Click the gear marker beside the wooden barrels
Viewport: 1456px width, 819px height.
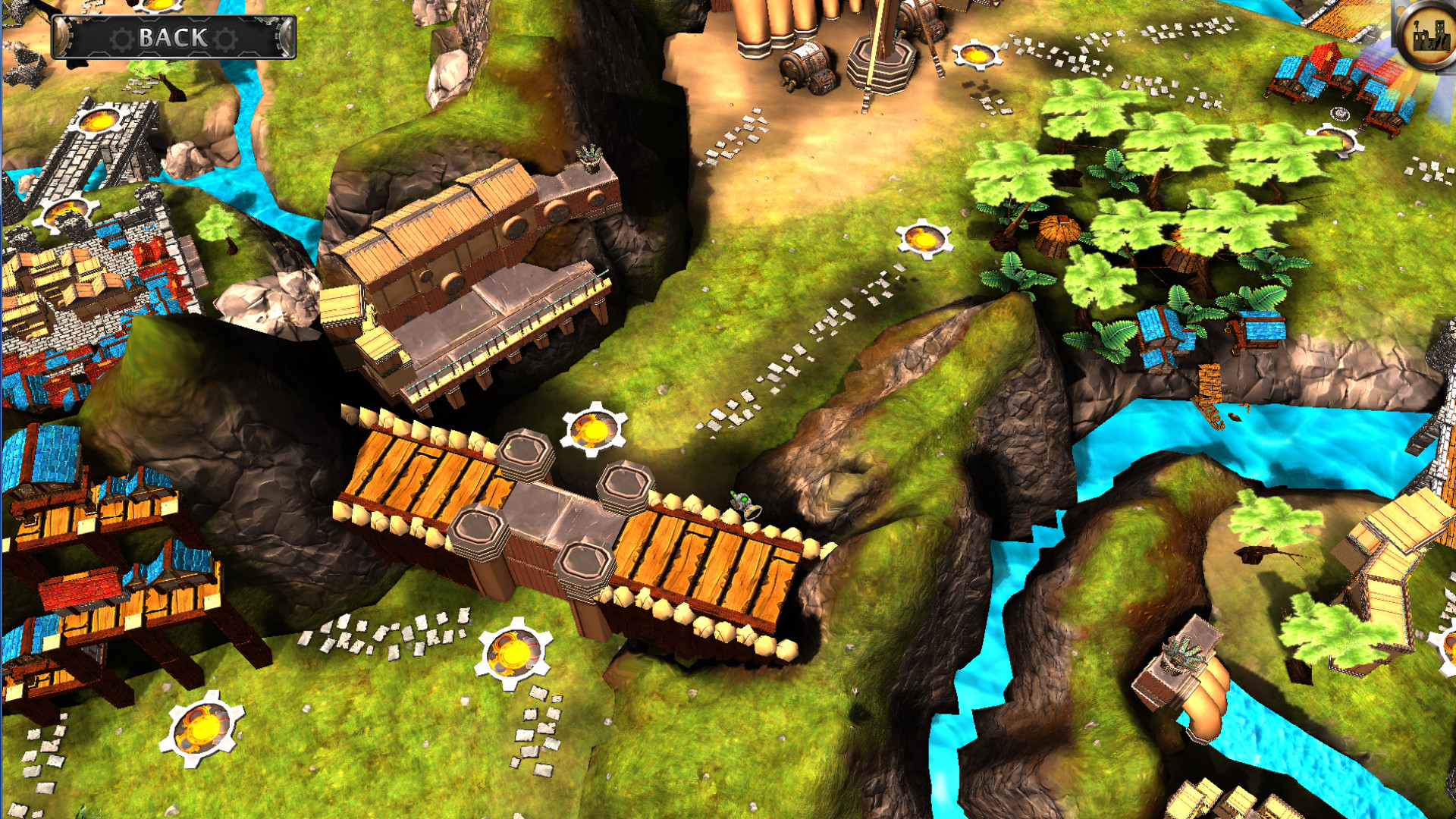coord(976,55)
